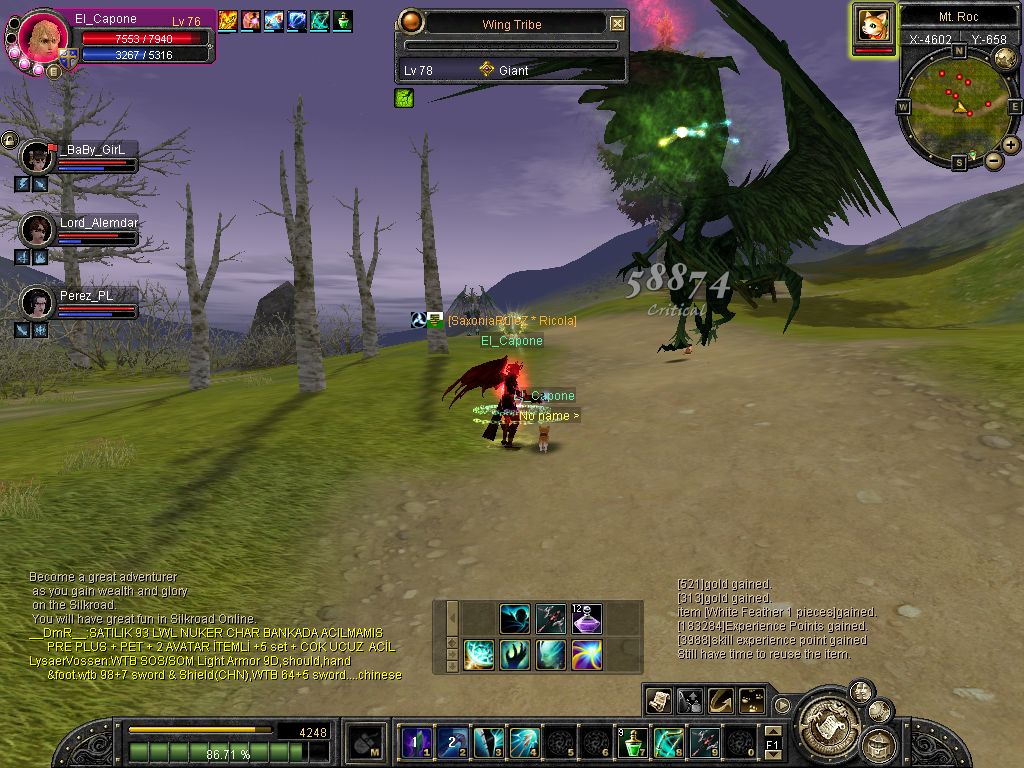Zoom out on the minimap
Image resolution: width=1024 pixels, height=768 pixels.
[x=994, y=160]
